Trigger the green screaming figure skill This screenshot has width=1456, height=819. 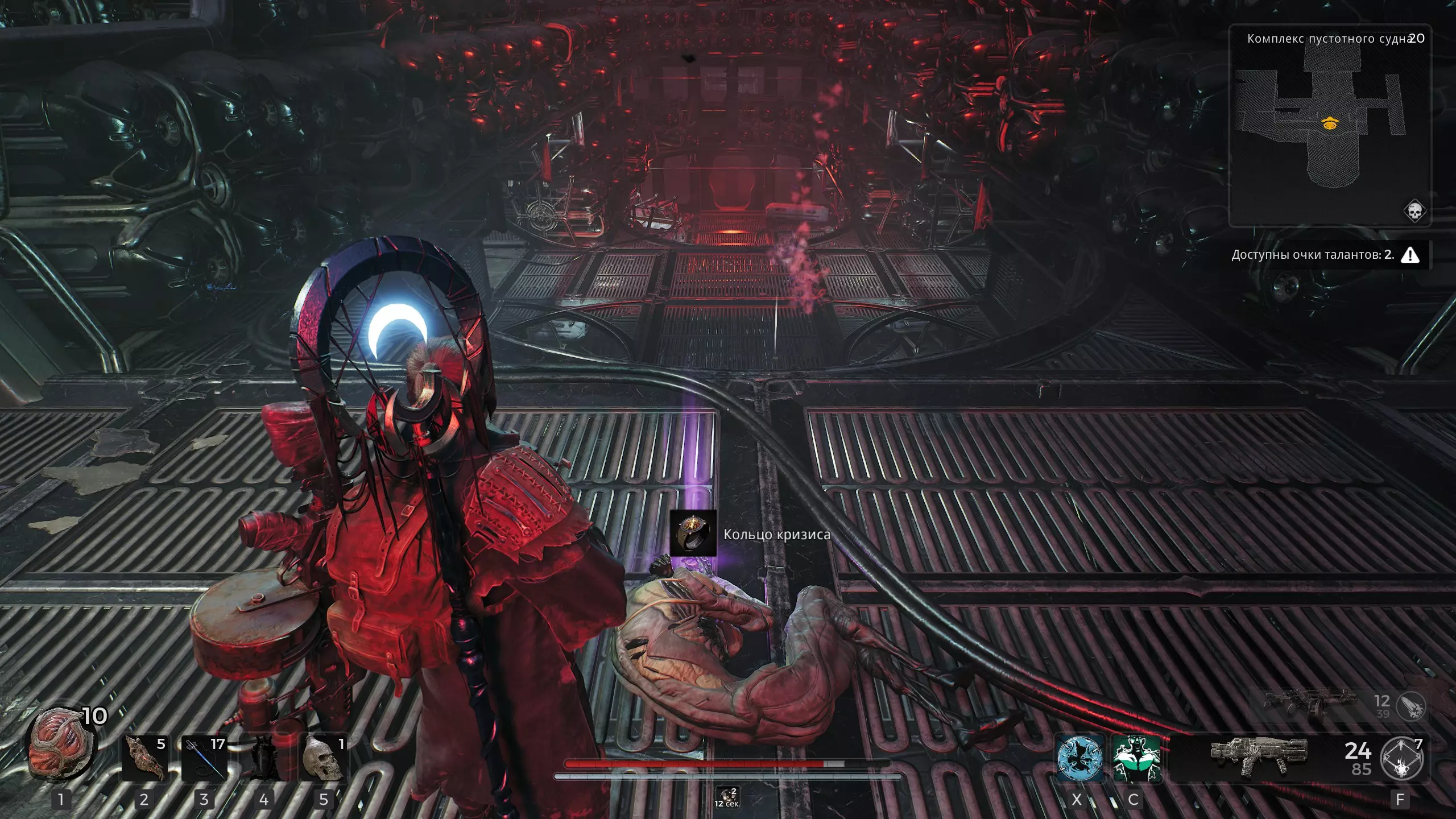pos(1136,759)
